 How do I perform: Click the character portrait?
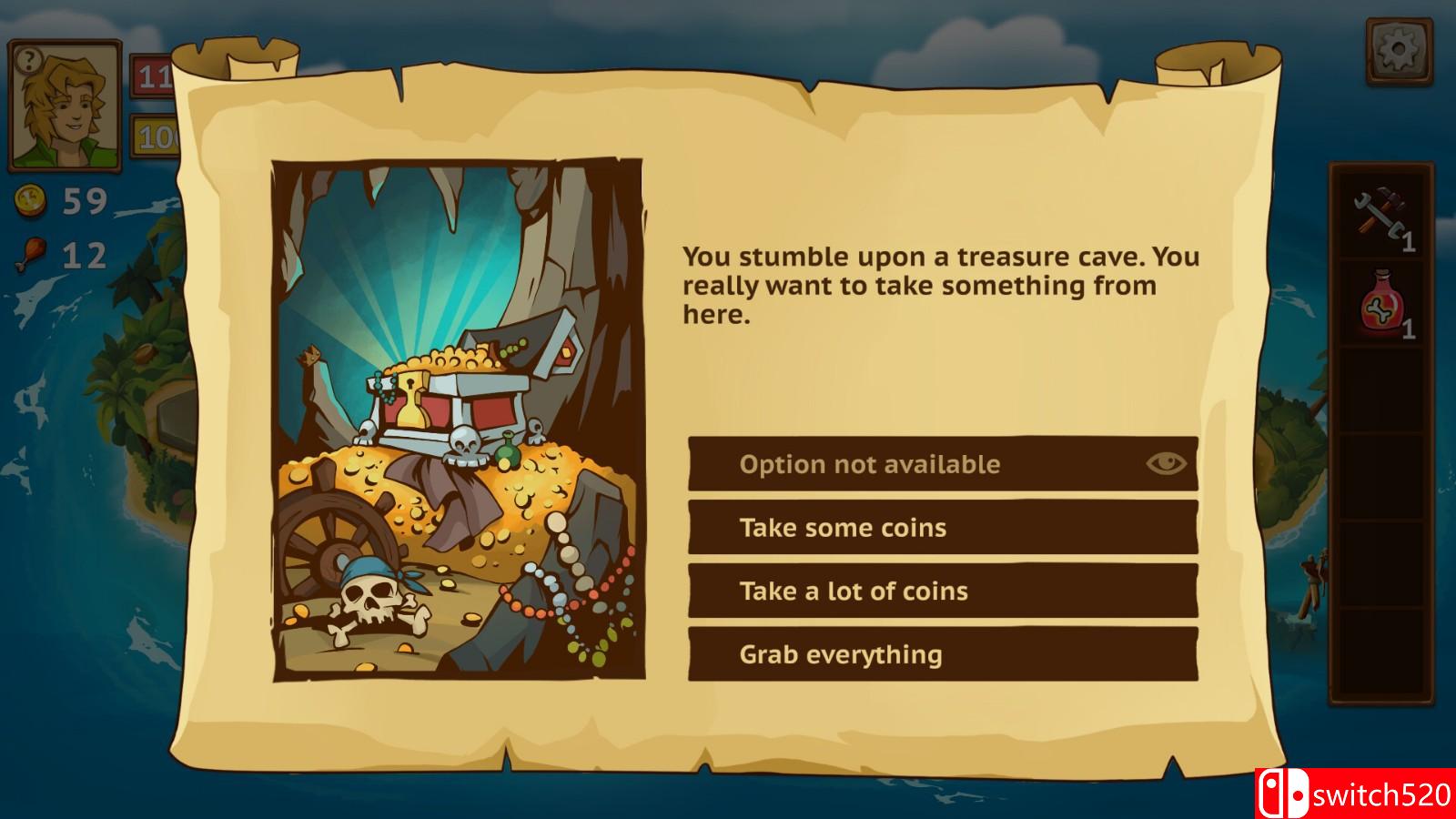click(x=66, y=103)
